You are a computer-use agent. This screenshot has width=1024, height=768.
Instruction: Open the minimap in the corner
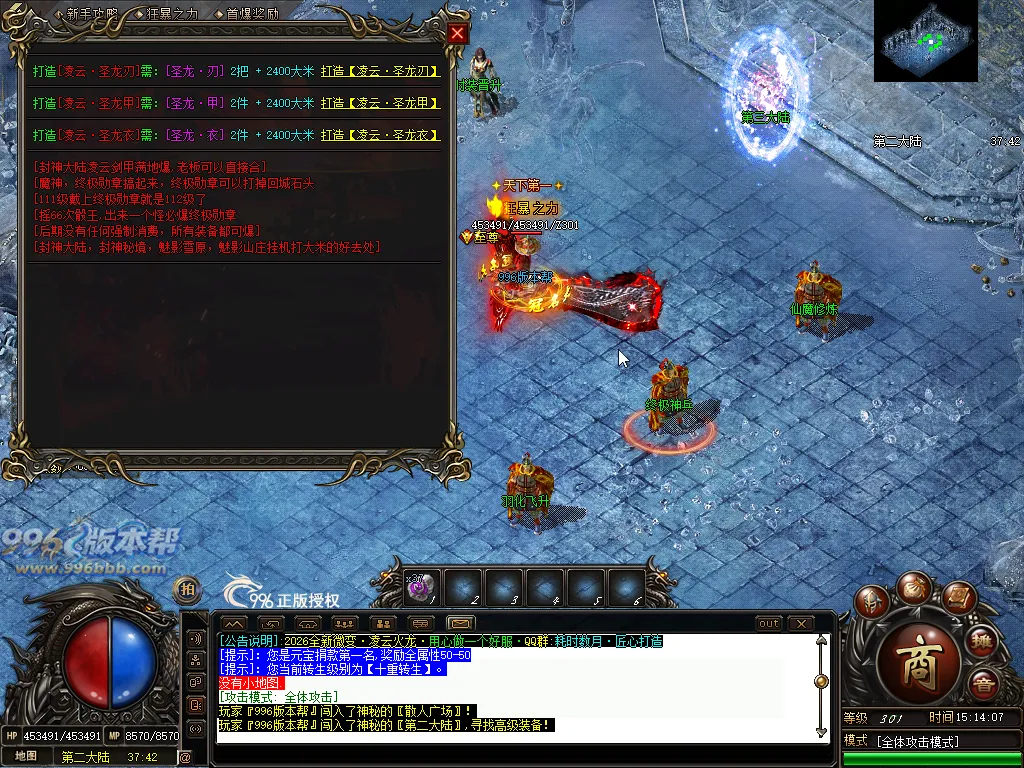pyautogui.click(x=925, y=41)
